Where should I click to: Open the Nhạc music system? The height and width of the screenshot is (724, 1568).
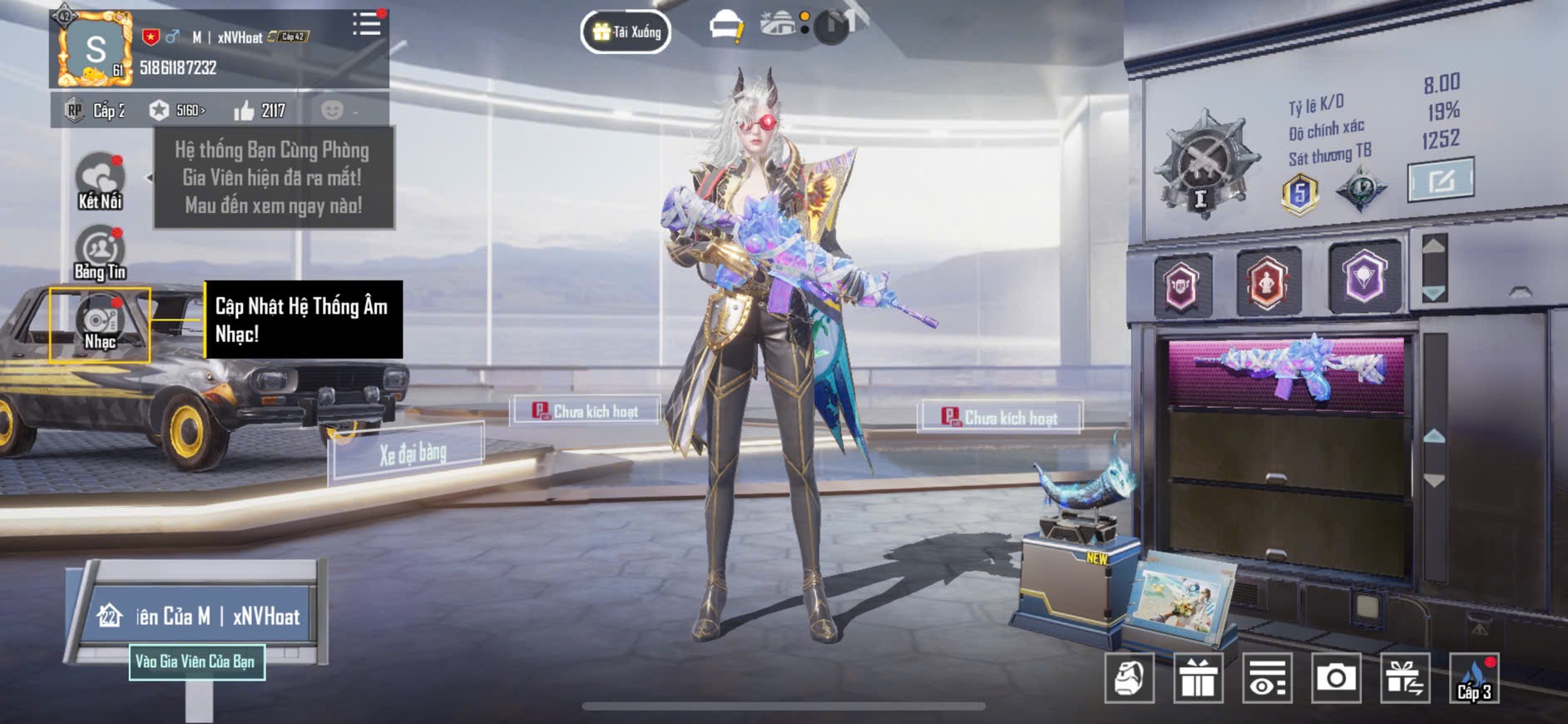(100, 325)
